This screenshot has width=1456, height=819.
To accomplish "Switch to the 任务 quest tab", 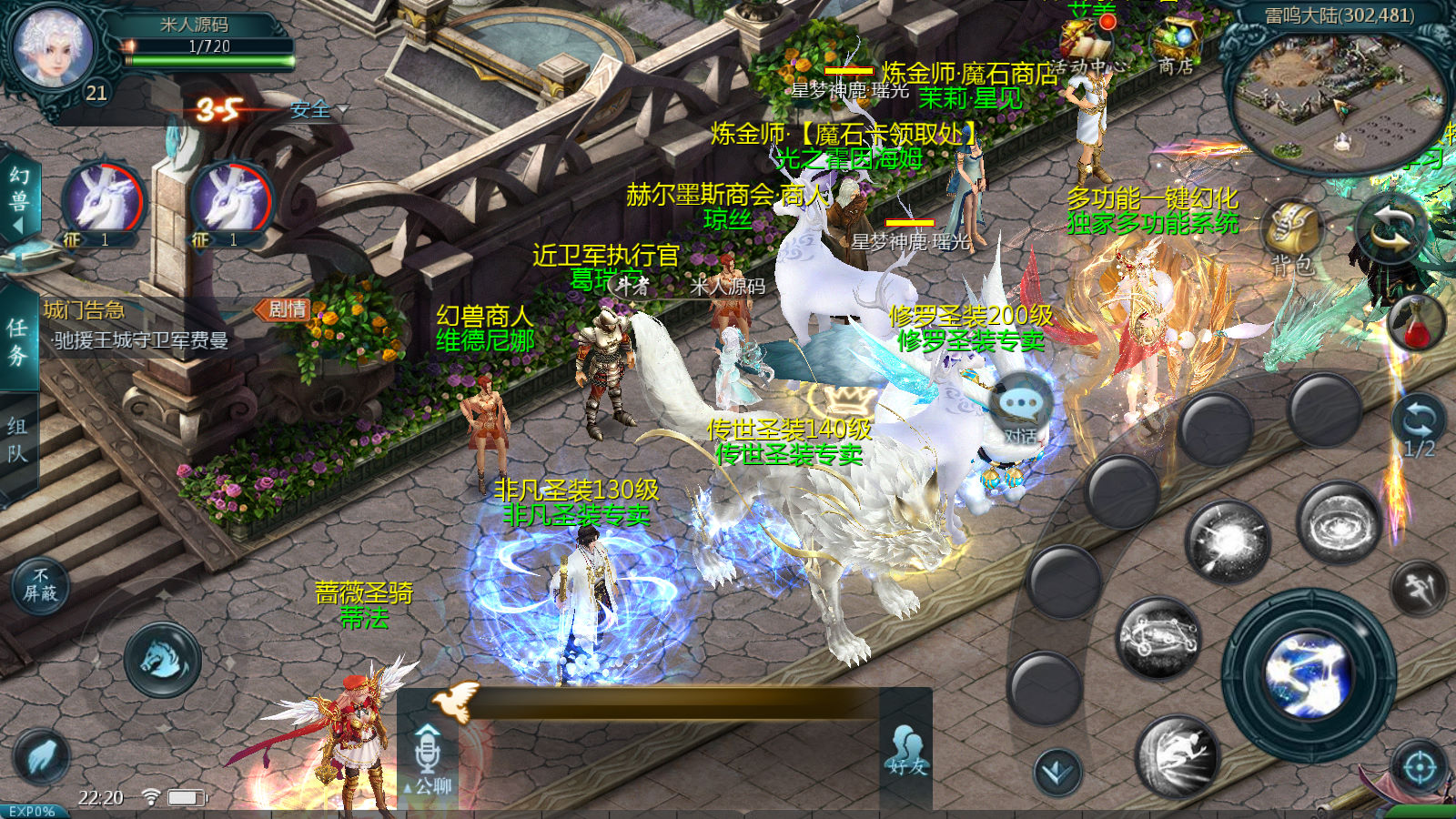I will pyautogui.click(x=17, y=341).
